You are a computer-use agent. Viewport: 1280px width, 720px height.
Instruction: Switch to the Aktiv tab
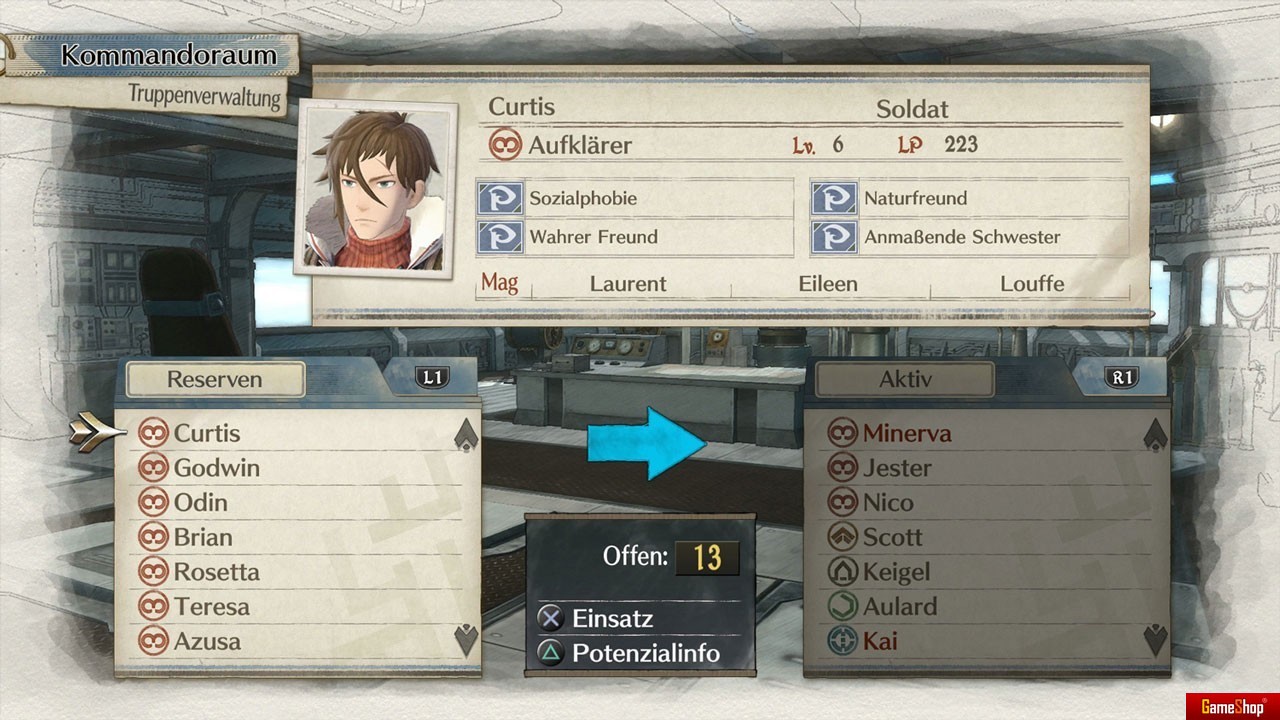(x=904, y=380)
